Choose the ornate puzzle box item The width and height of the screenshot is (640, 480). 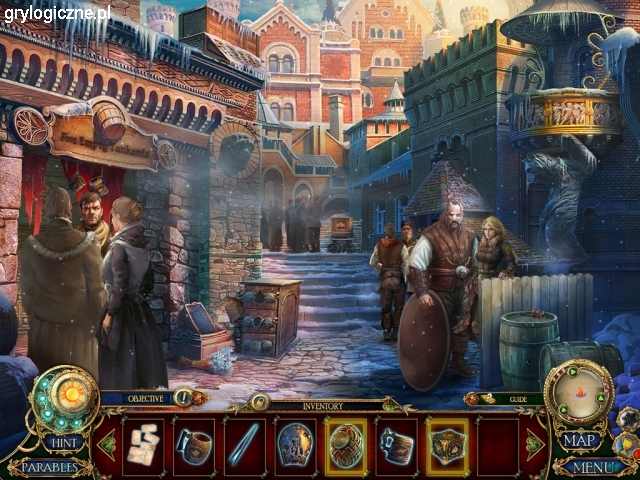(447, 445)
